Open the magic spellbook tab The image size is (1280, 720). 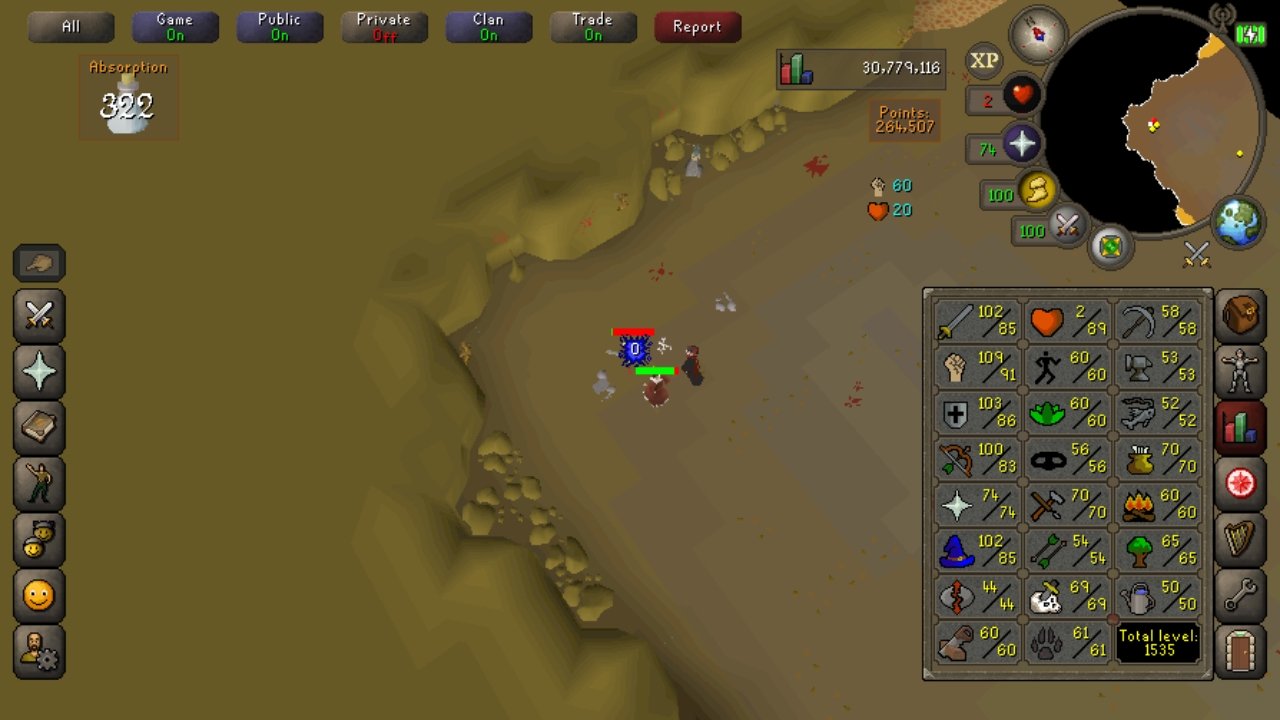click(39, 427)
